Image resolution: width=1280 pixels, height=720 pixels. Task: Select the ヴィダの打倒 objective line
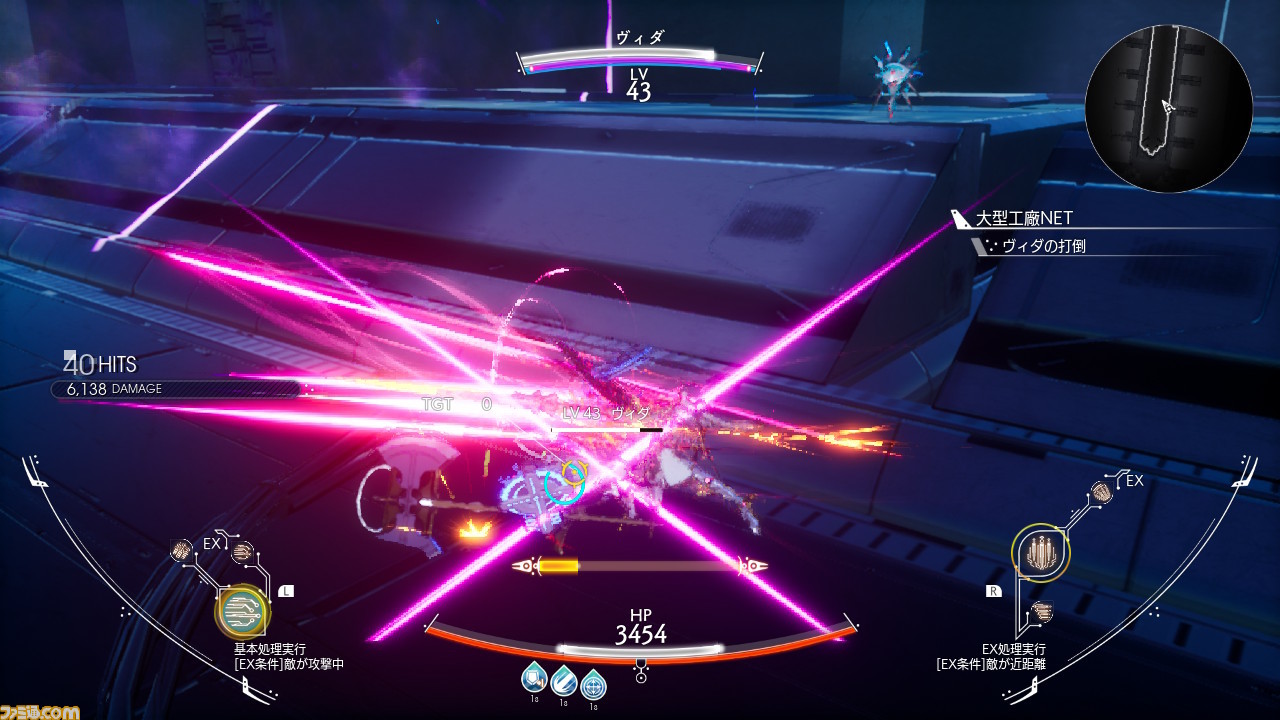(1044, 246)
